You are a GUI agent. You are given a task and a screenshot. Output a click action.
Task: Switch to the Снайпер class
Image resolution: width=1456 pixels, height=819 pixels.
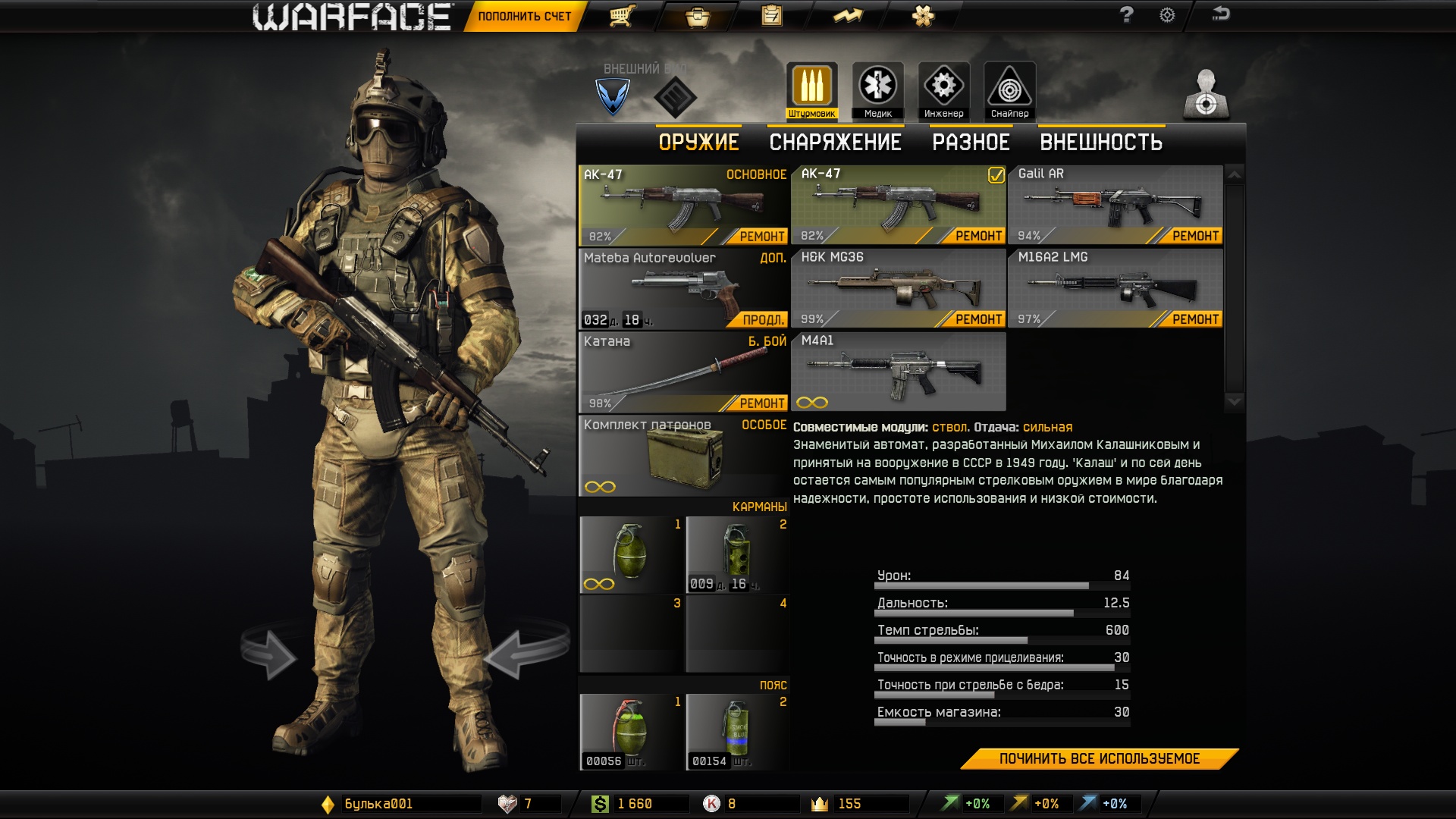click(1009, 91)
